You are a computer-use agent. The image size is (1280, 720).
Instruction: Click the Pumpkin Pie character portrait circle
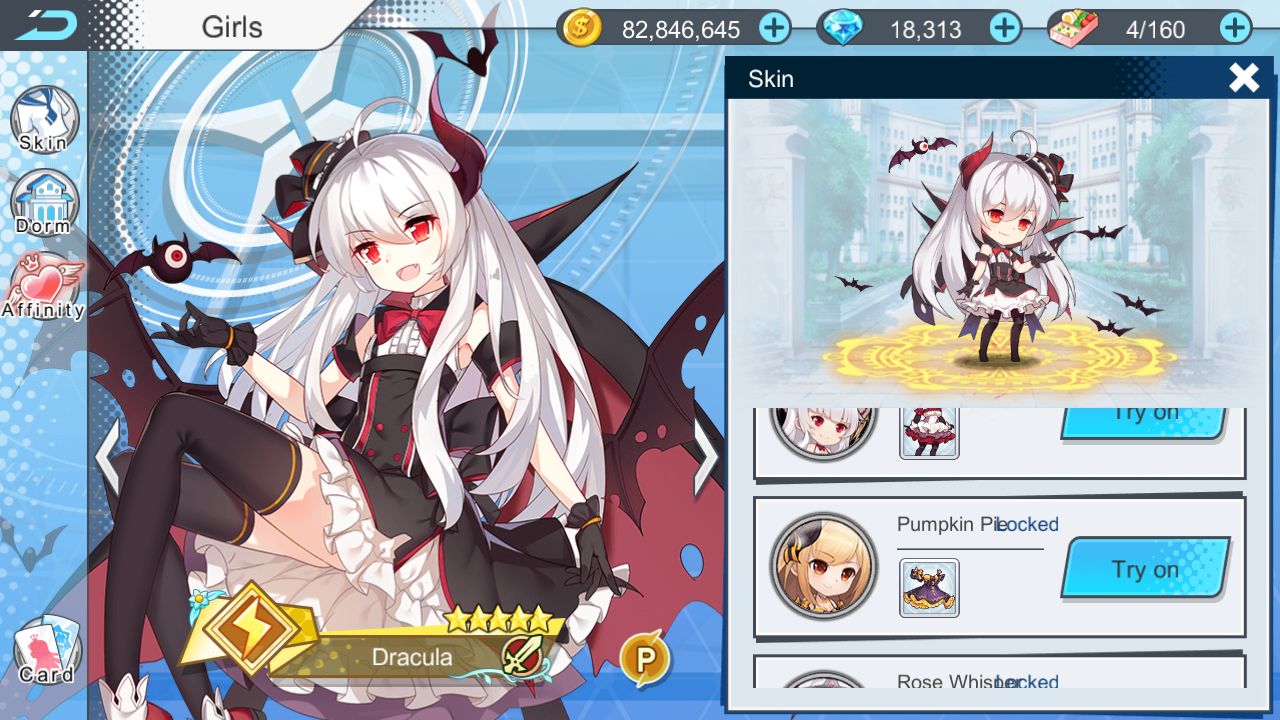[822, 566]
